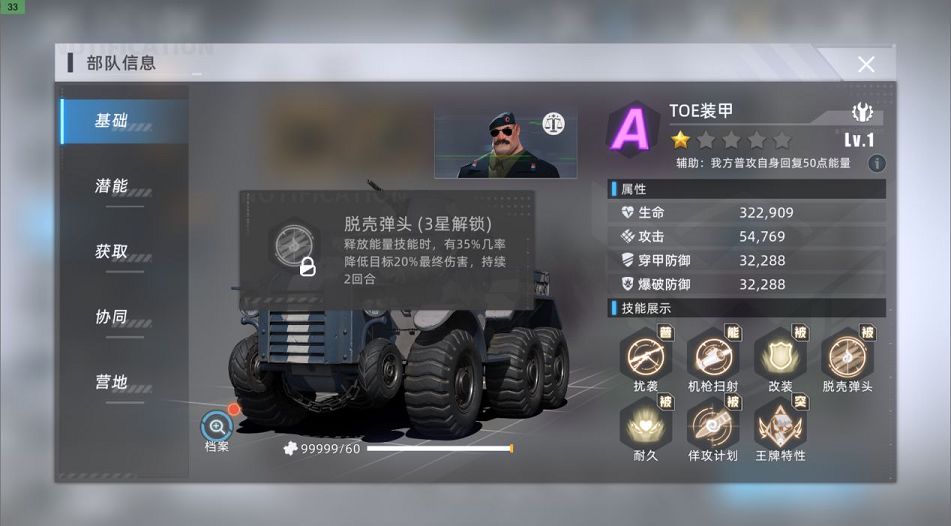Choose the 脱壳弹头 skill icon

pyautogui.click(x=847, y=354)
